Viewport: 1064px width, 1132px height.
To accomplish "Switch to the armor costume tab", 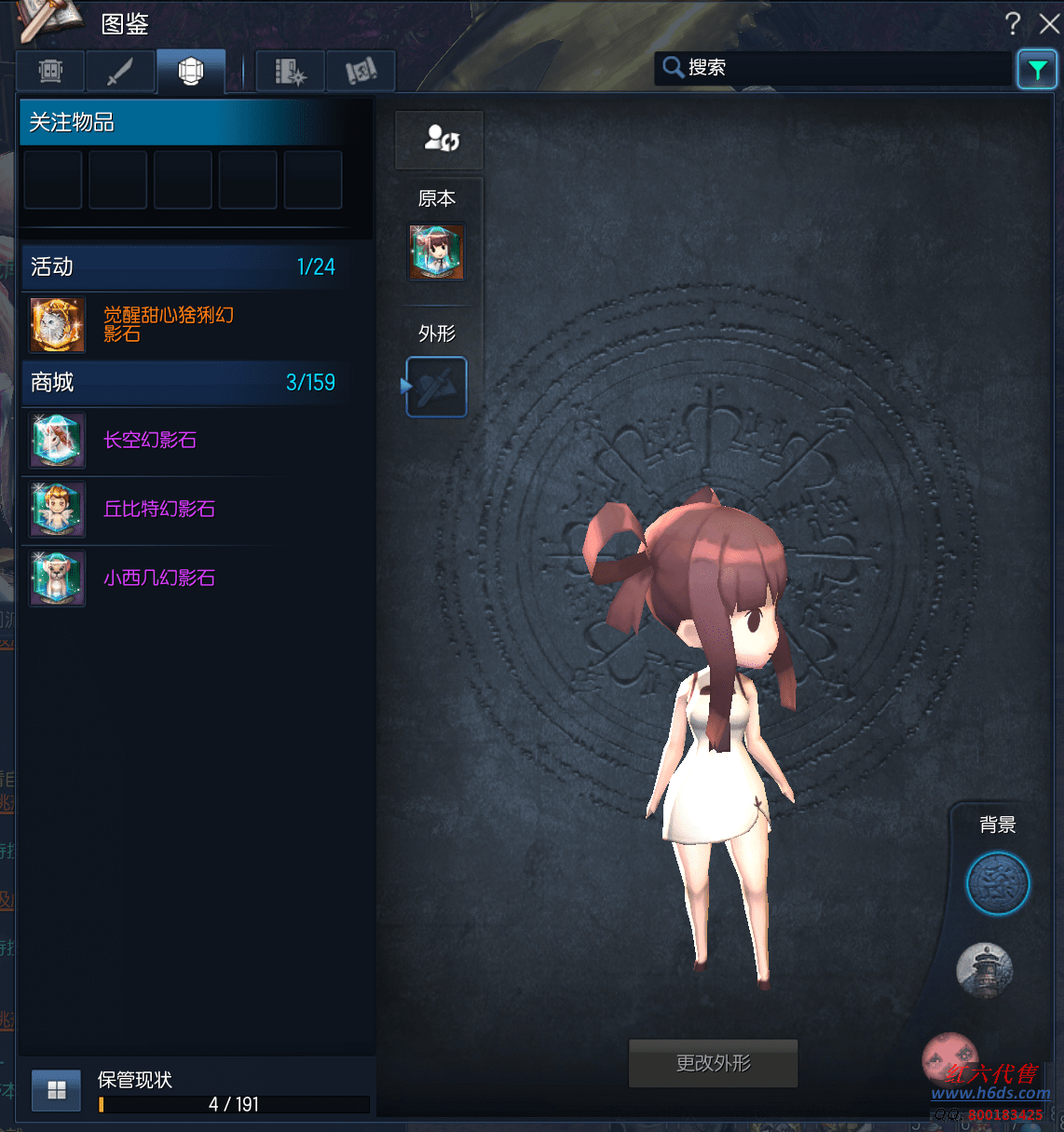I will point(51,71).
